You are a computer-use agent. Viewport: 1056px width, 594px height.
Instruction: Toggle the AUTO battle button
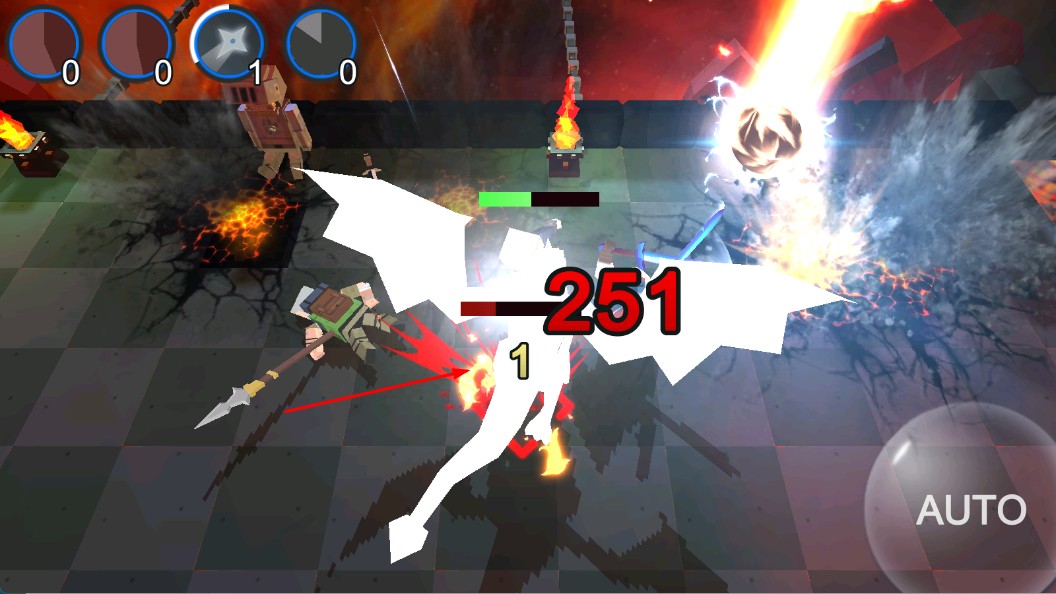pos(968,507)
